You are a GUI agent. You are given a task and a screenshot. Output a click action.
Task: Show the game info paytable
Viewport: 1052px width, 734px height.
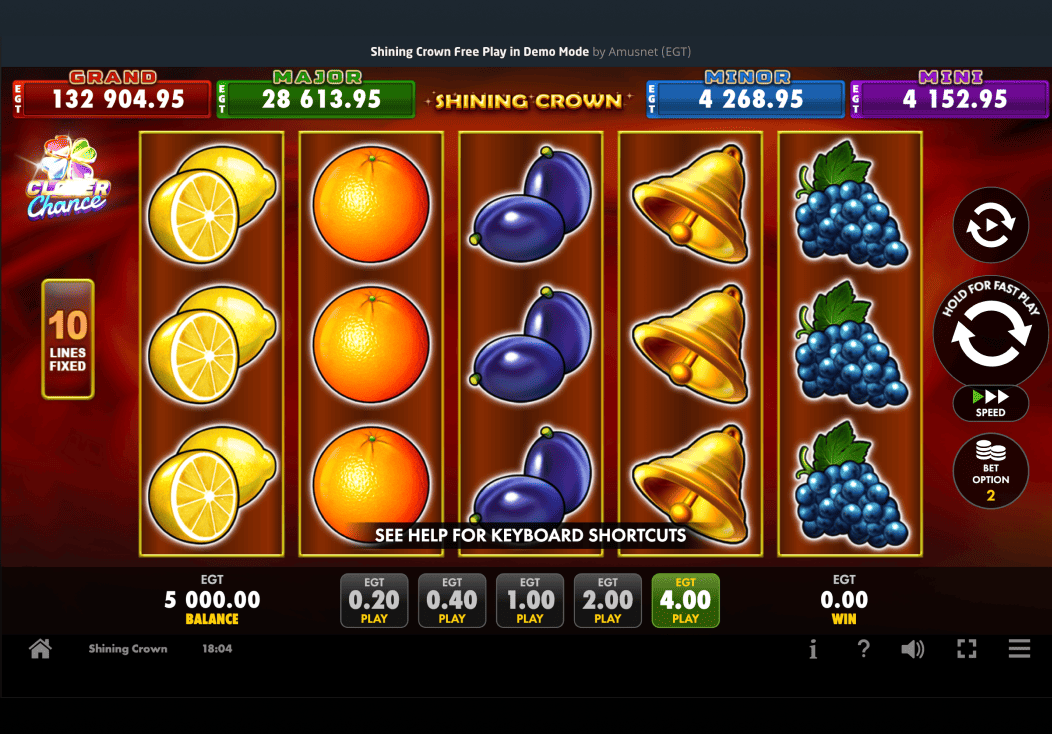(x=813, y=649)
